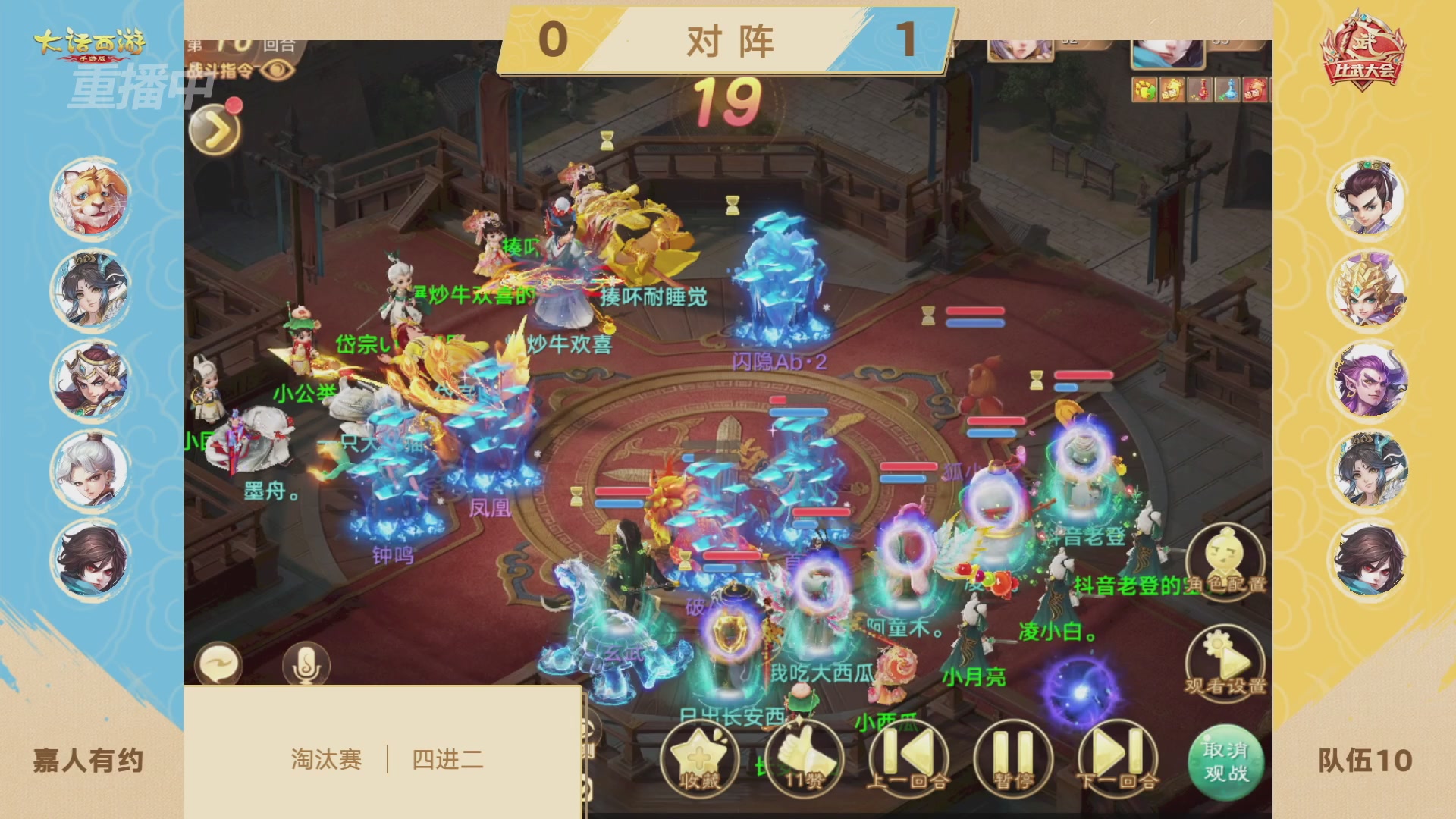Select the blue potion item icon top right
Image resolution: width=1456 pixels, height=819 pixels.
tap(1227, 89)
